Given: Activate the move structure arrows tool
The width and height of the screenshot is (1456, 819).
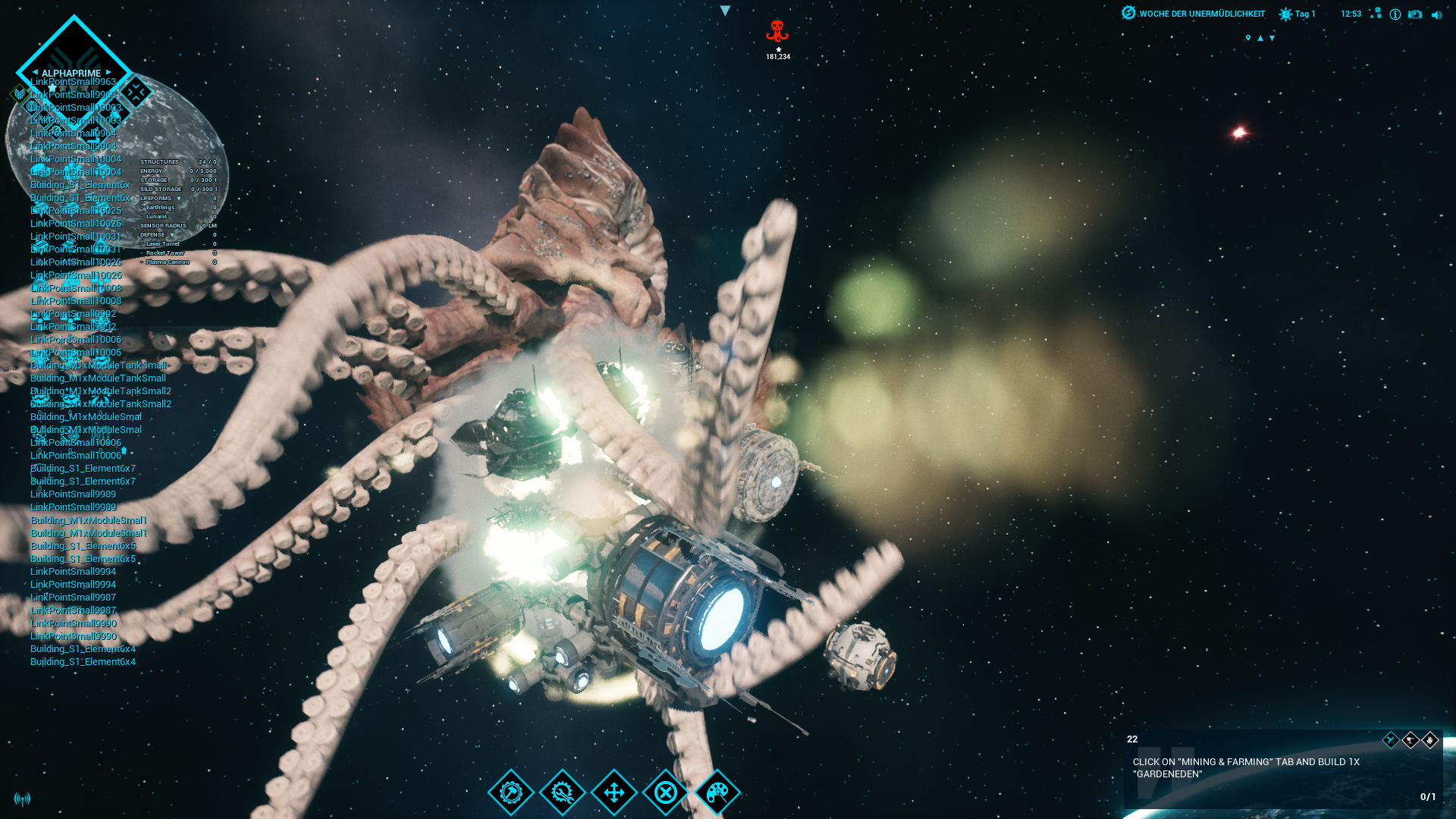Looking at the screenshot, I should coord(614,792).
